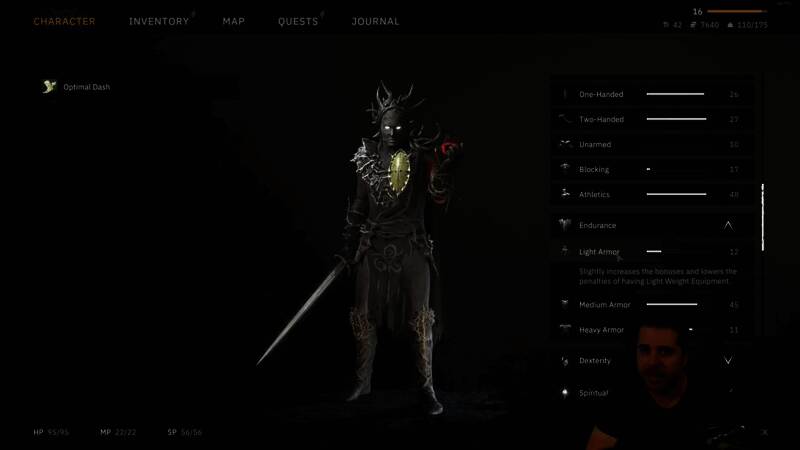The height and width of the screenshot is (450, 800).
Task: Switch to the Character tab
Action: pyautogui.click(x=64, y=21)
